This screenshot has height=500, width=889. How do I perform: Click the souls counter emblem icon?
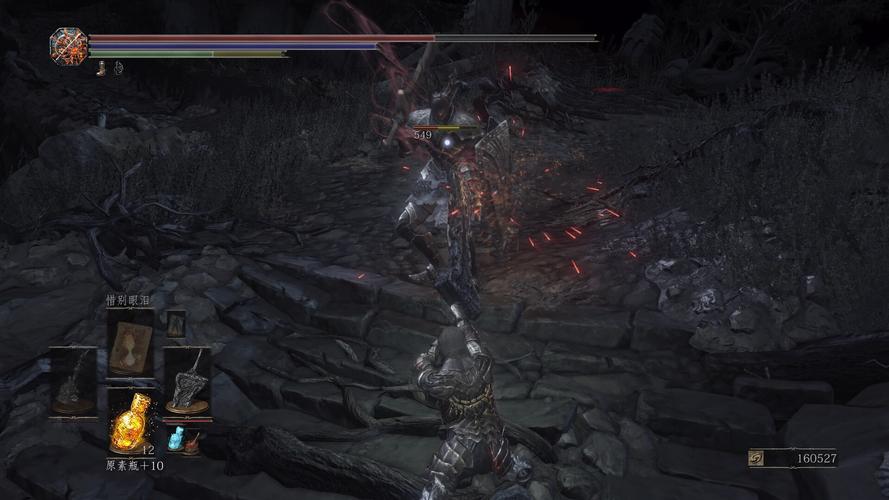(x=757, y=459)
